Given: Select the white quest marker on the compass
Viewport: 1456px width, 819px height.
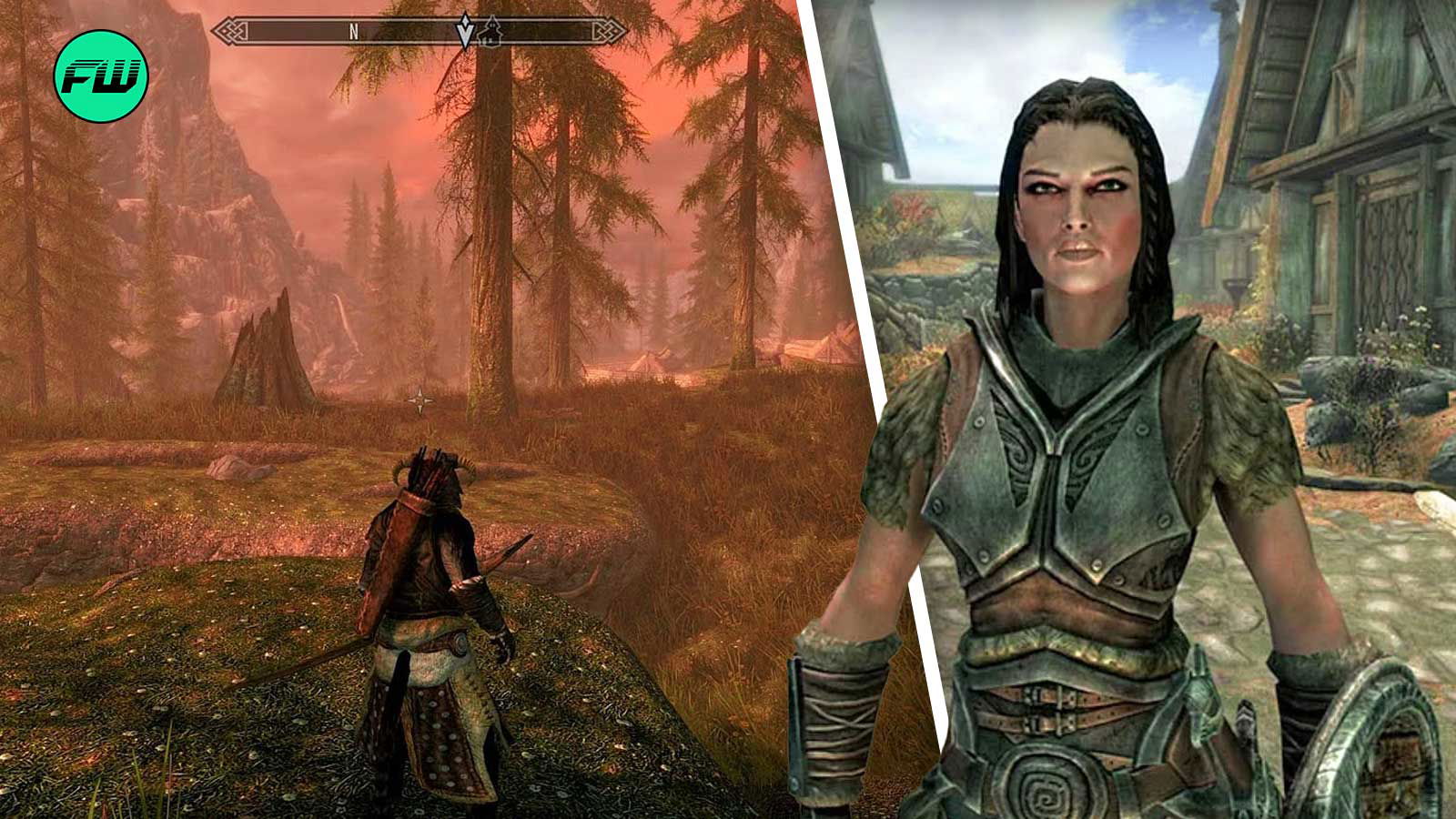Looking at the screenshot, I should (465, 29).
